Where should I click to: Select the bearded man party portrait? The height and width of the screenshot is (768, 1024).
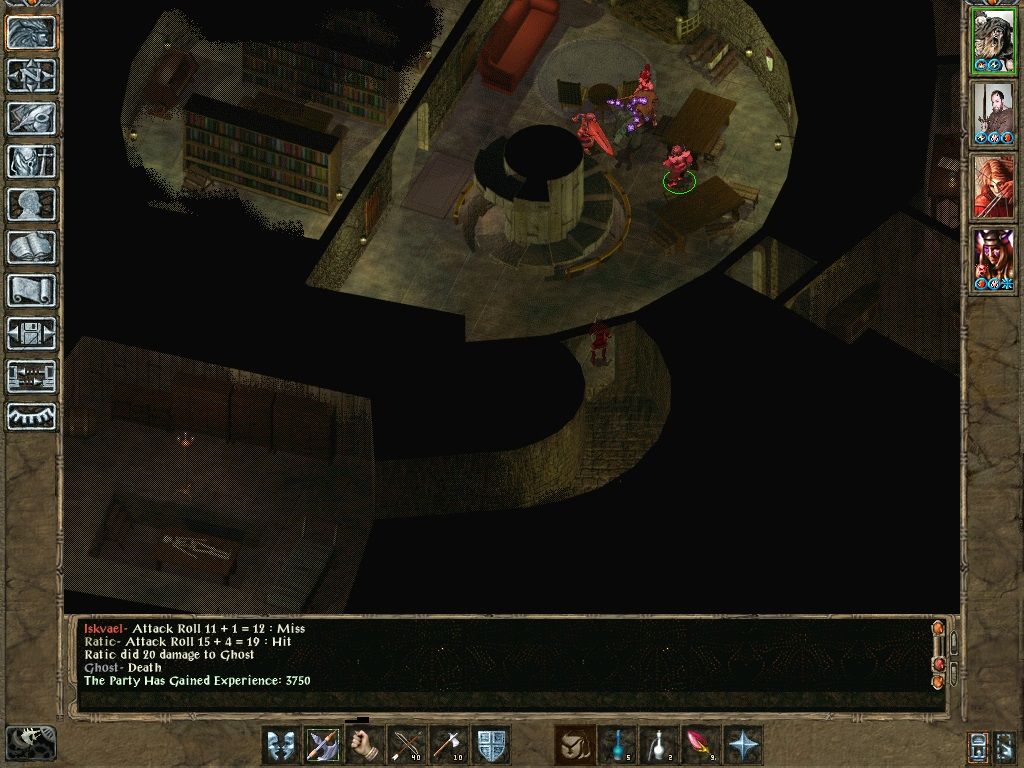tap(993, 113)
